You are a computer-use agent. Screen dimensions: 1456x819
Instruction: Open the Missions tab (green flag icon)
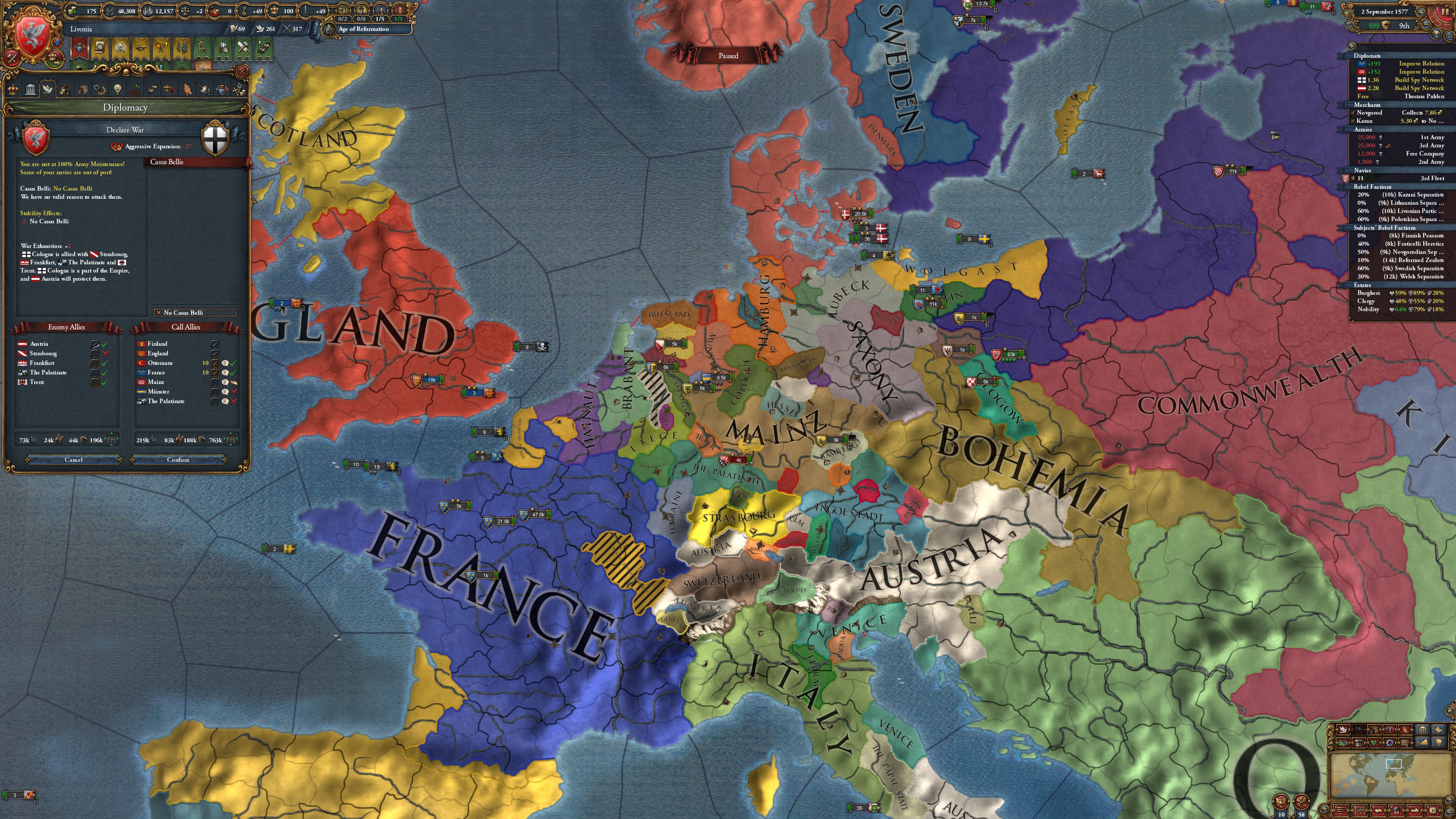(x=136, y=91)
